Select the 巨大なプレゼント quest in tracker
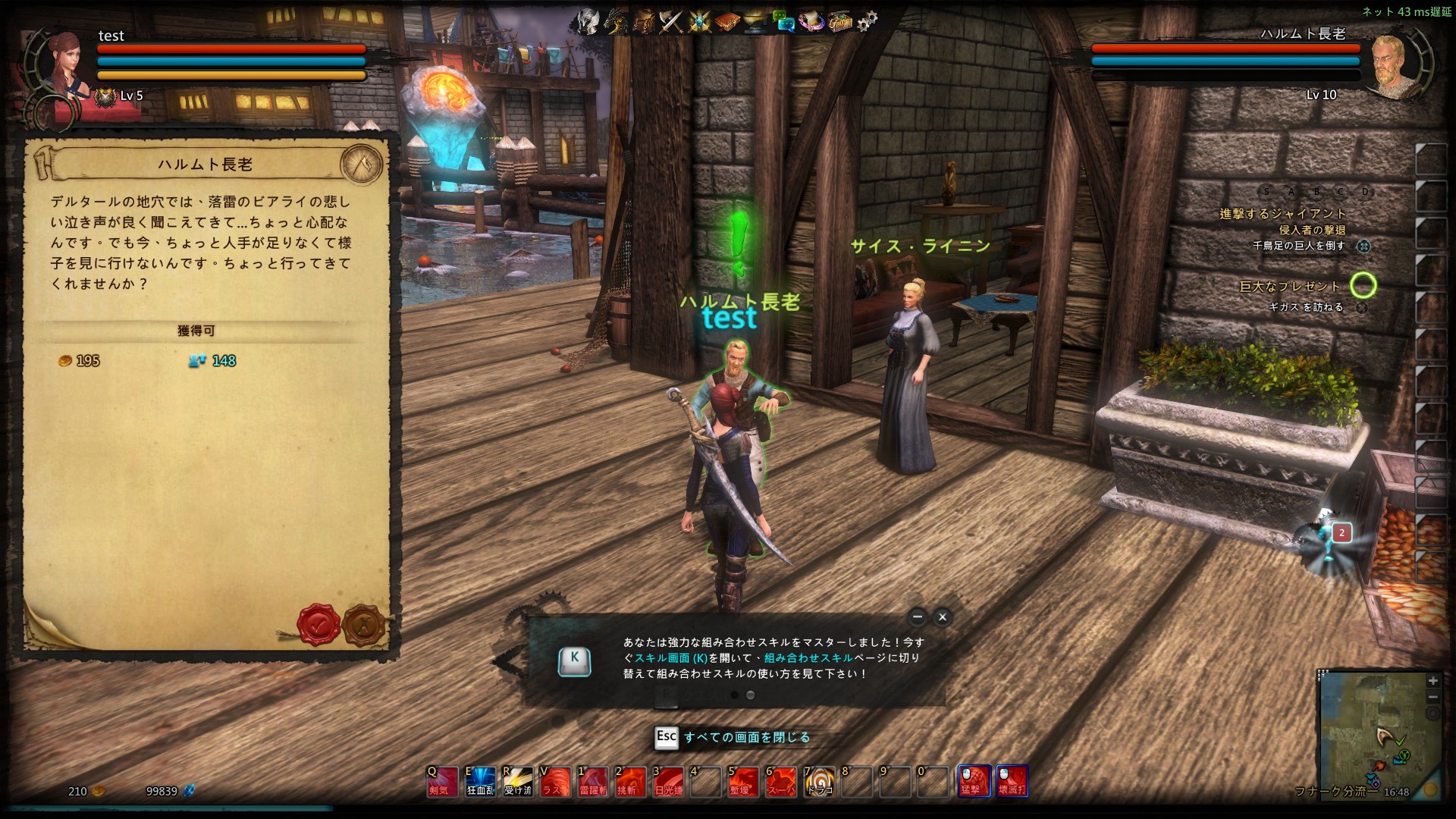Image resolution: width=1456 pixels, height=819 pixels. click(1289, 287)
